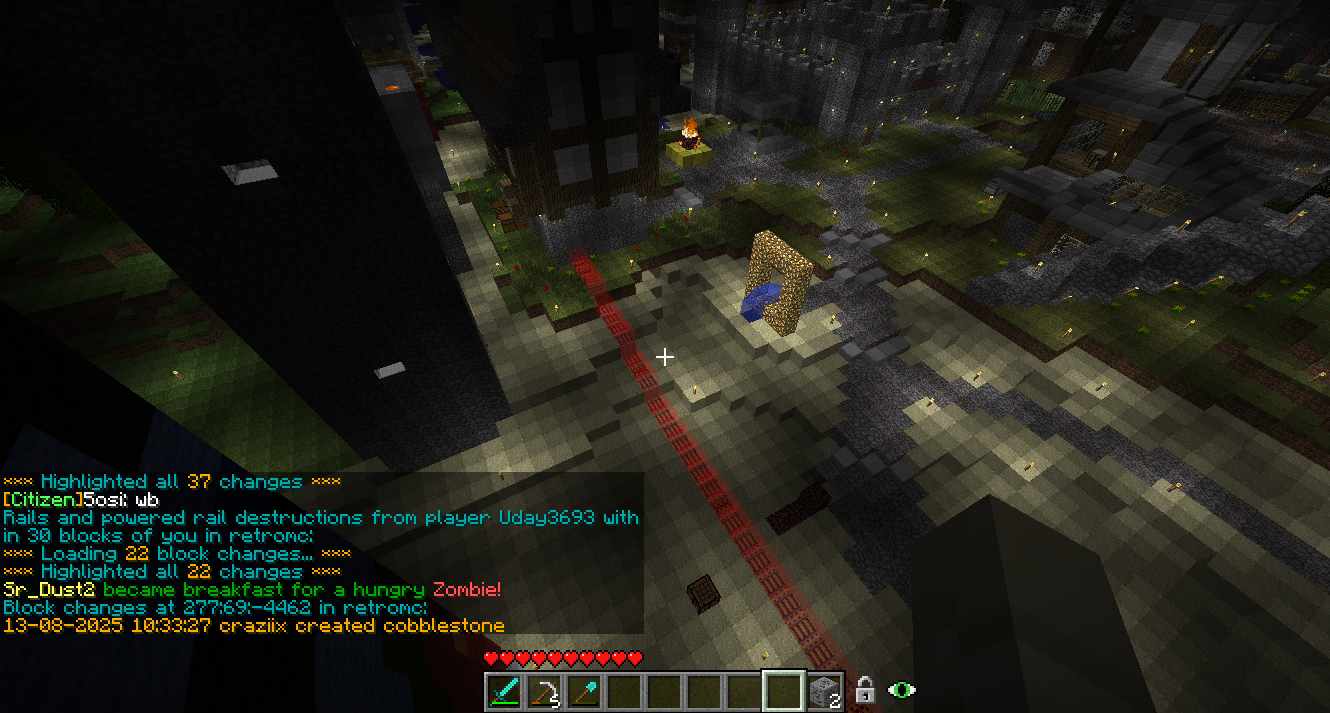
Task: Toggle the green eye icon
Action: pos(902,690)
